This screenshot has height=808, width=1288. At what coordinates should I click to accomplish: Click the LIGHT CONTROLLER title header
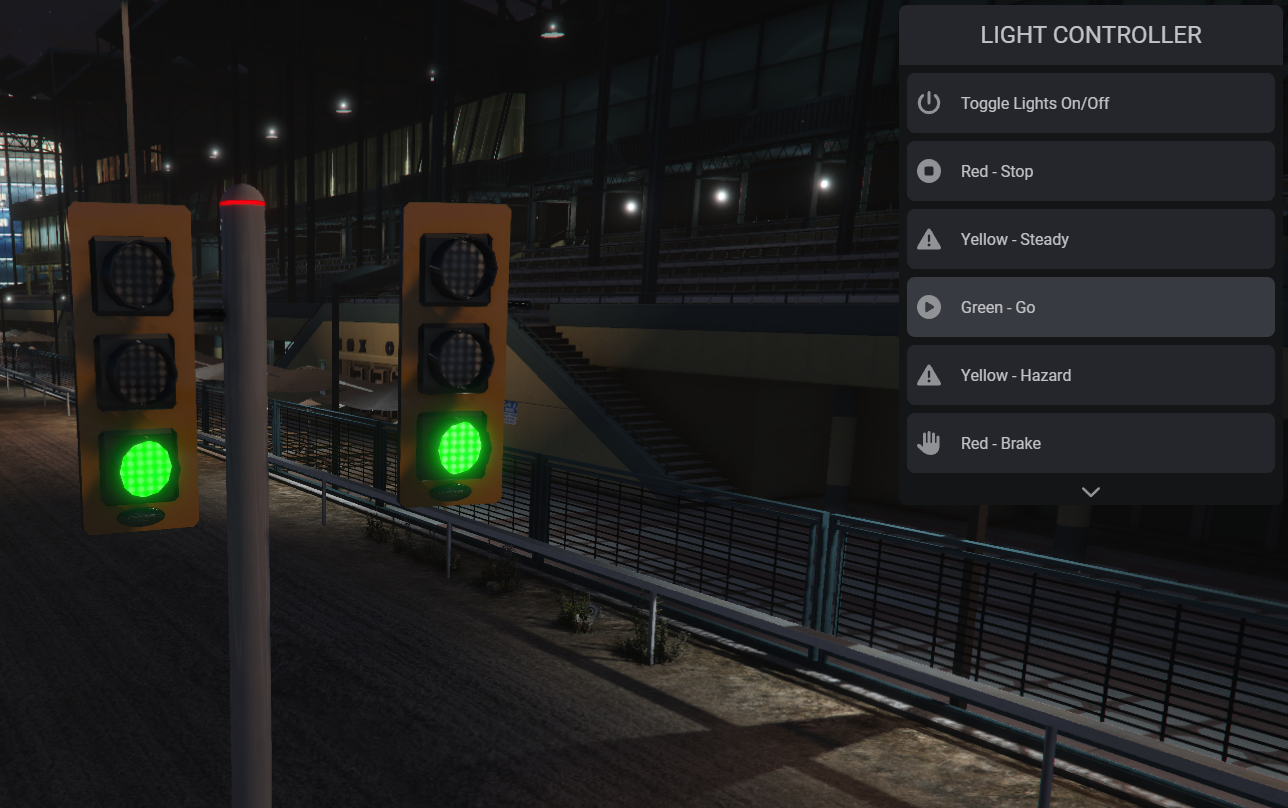1090,34
